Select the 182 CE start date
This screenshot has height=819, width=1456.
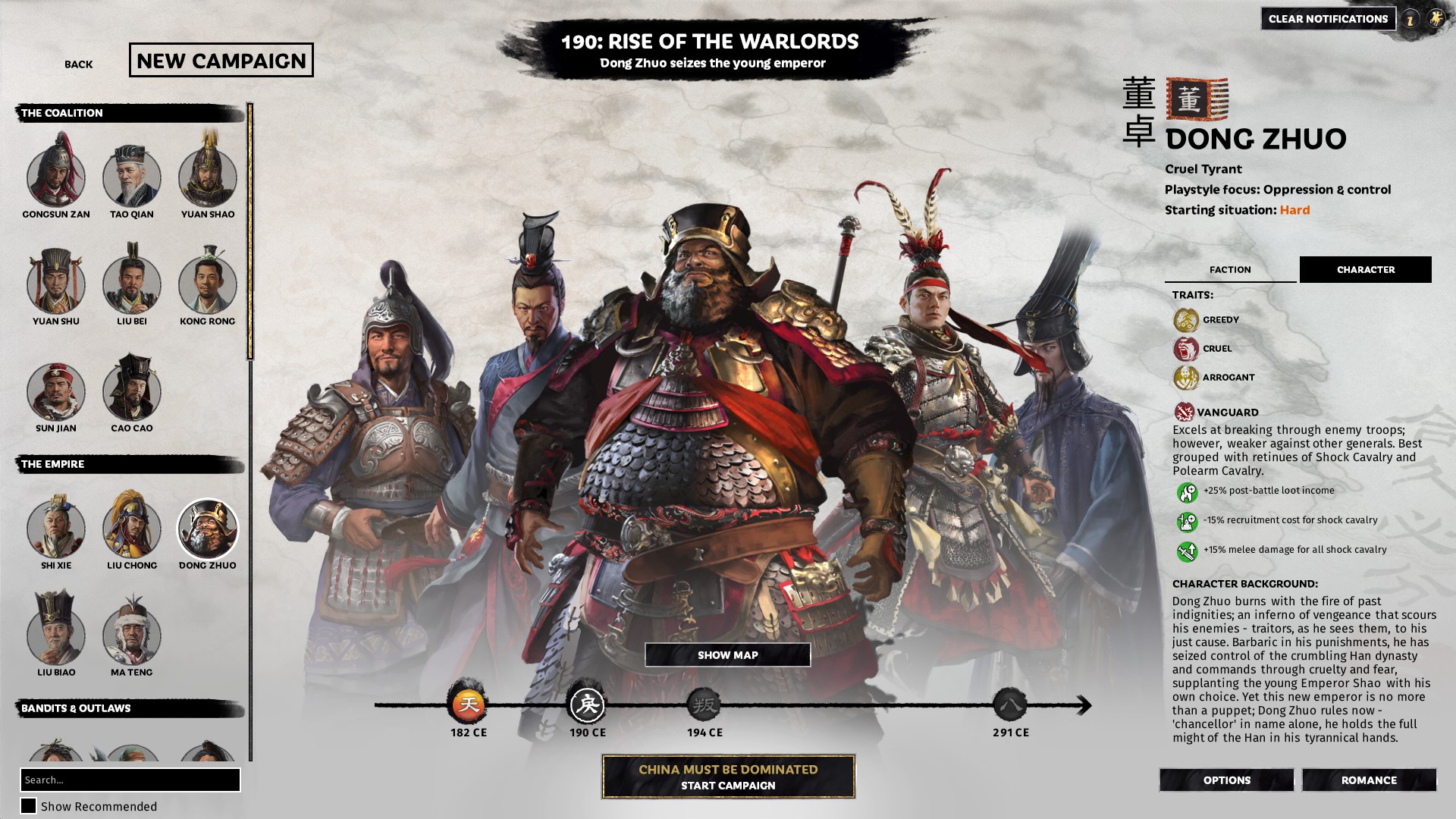(x=469, y=706)
